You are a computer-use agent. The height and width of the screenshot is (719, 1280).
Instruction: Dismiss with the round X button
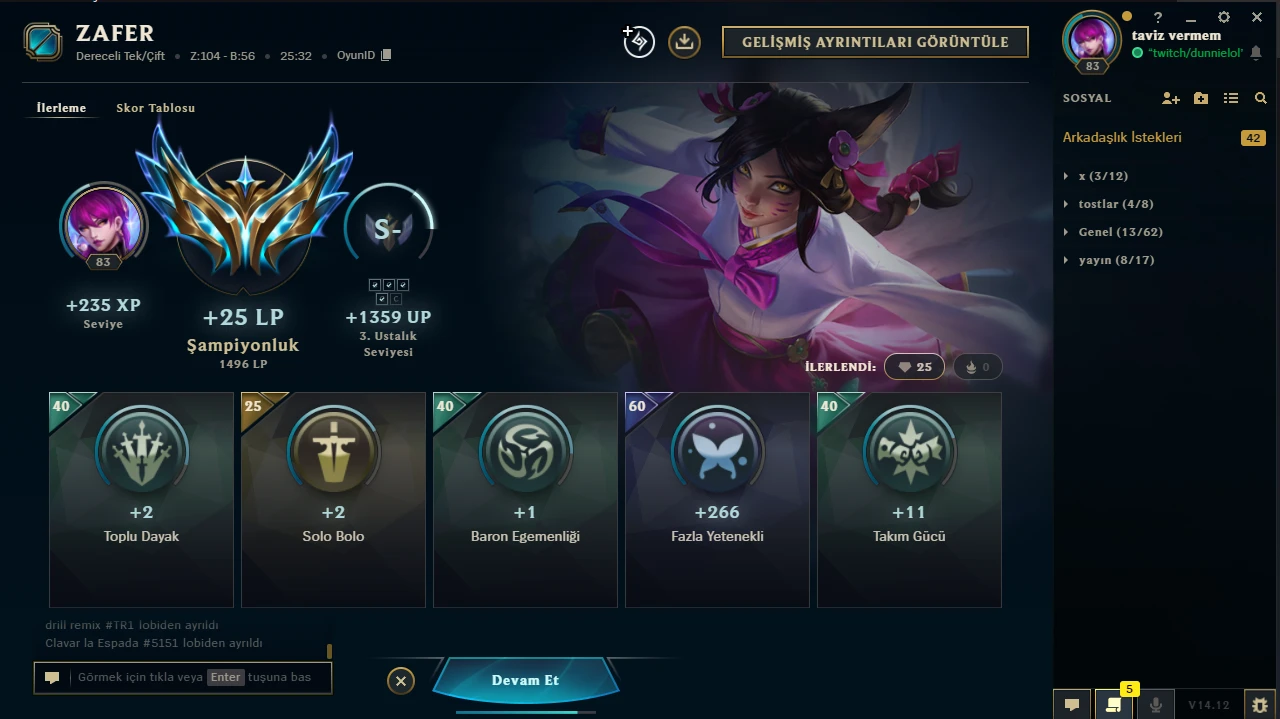(x=400, y=681)
